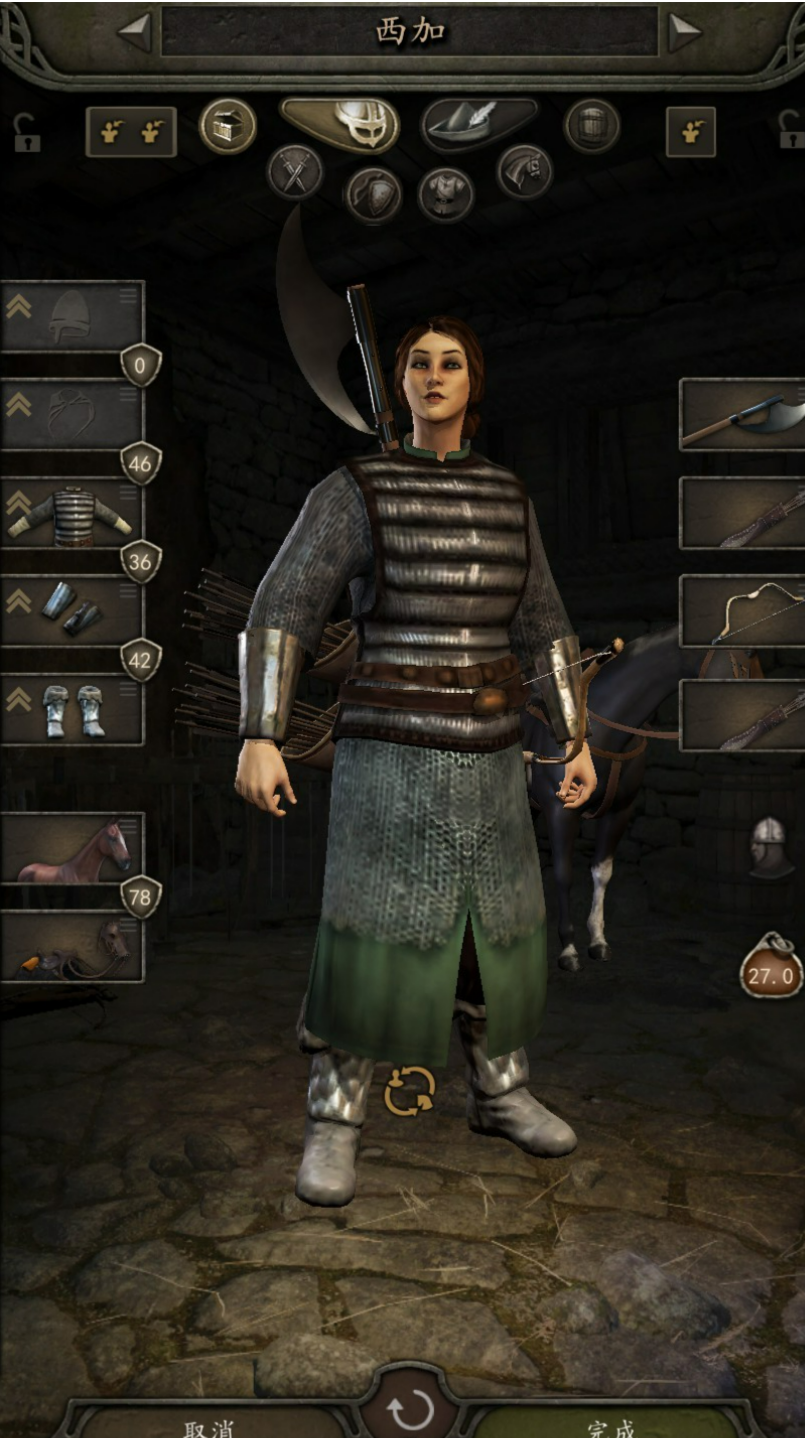The image size is (805, 1438).
Task: Select the equipped boots slot
Action: pos(72,709)
